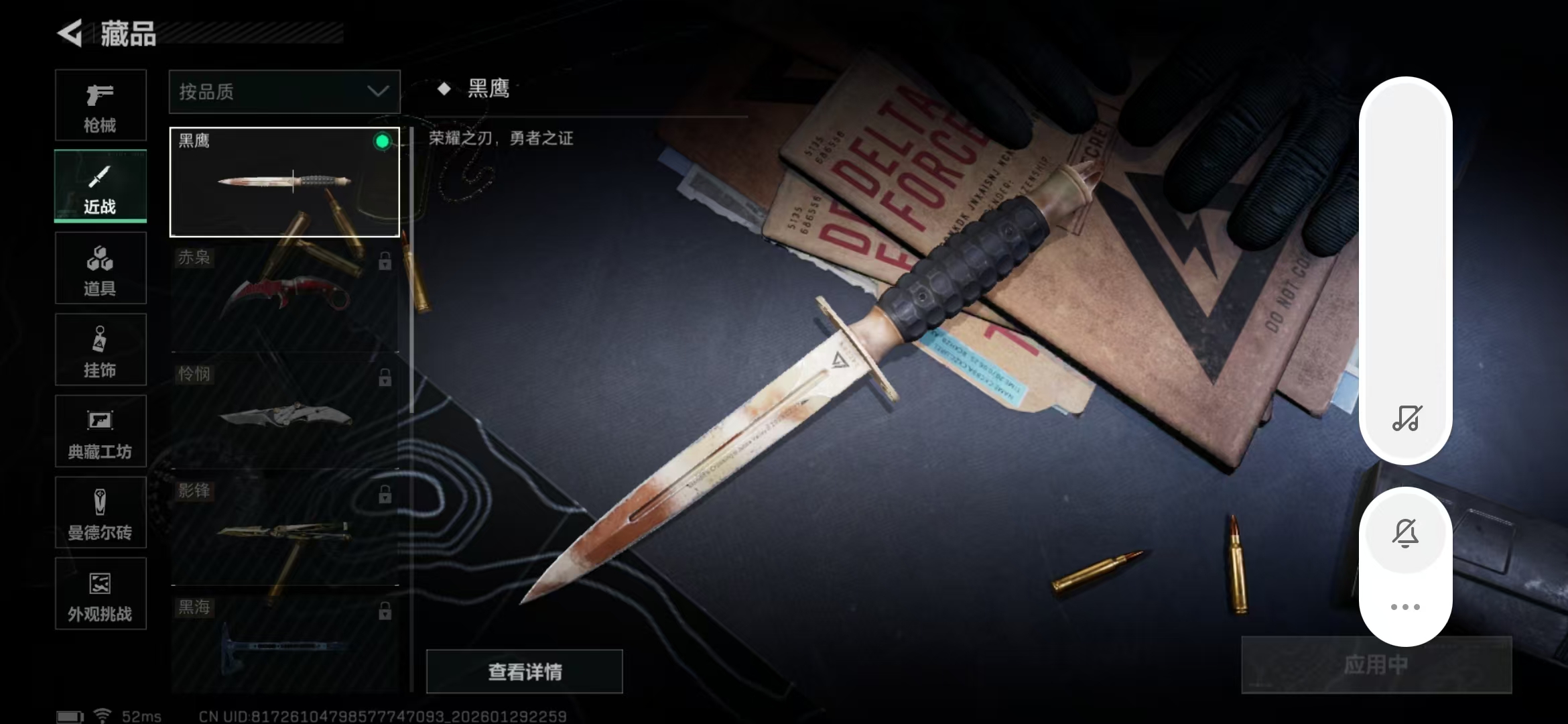
Task: Disable notifications via the bell icon
Action: tap(1406, 533)
